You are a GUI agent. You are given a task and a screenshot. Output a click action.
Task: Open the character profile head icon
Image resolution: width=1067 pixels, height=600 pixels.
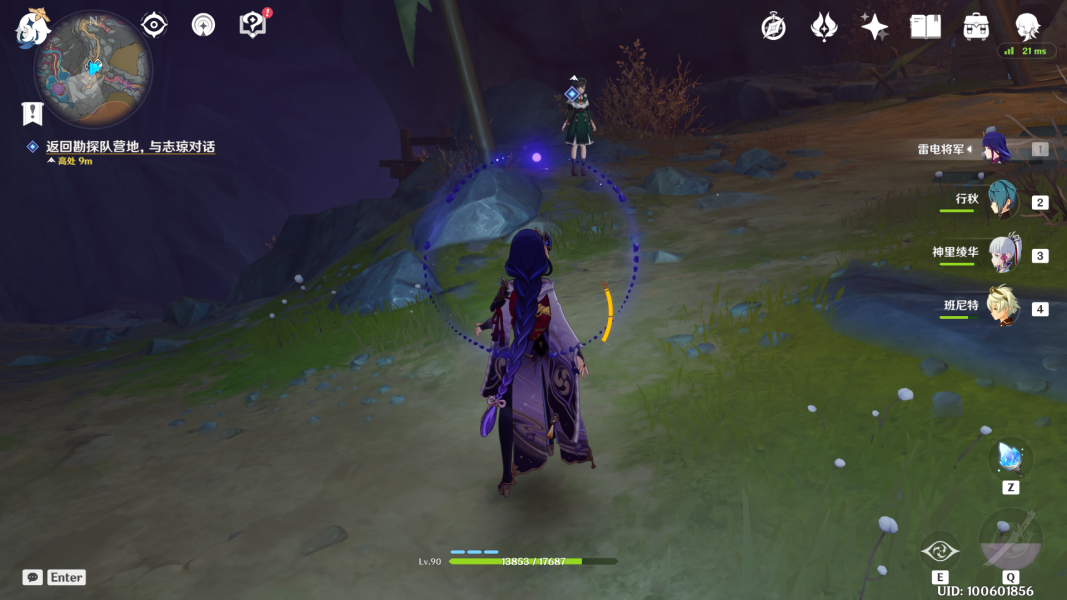[1027, 27]
